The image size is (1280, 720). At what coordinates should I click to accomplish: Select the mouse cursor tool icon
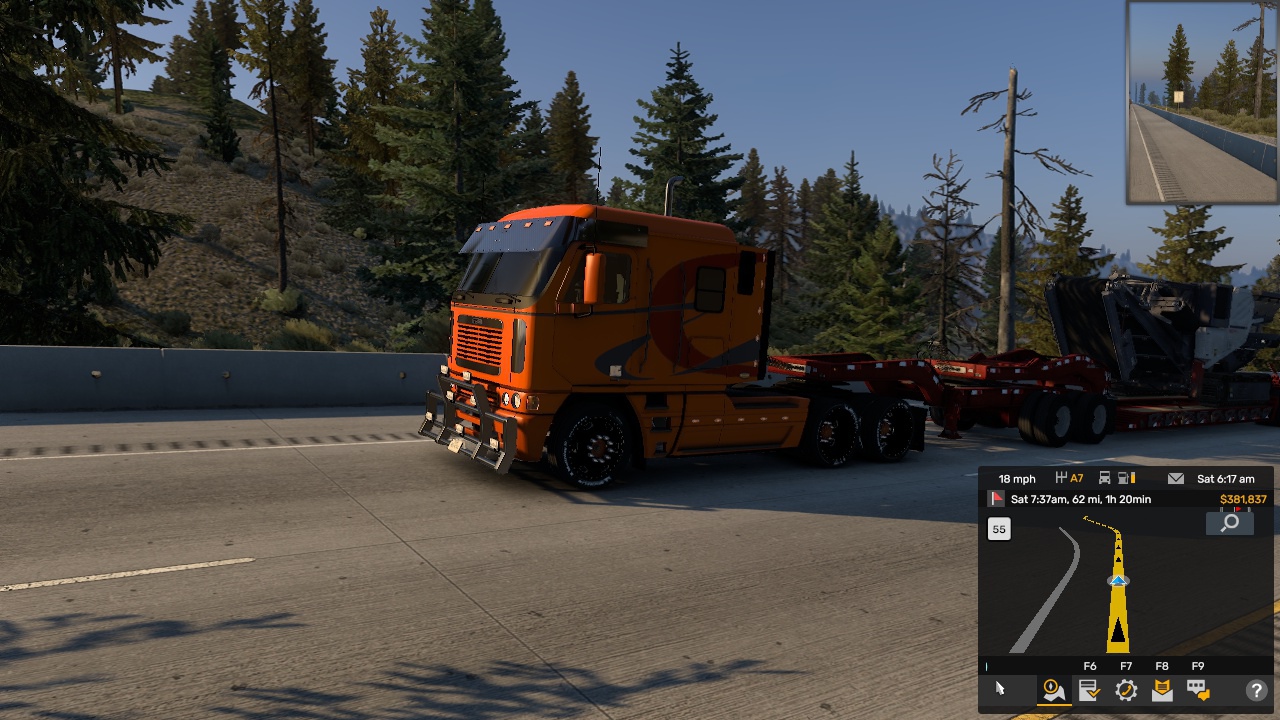point(1000,689)
